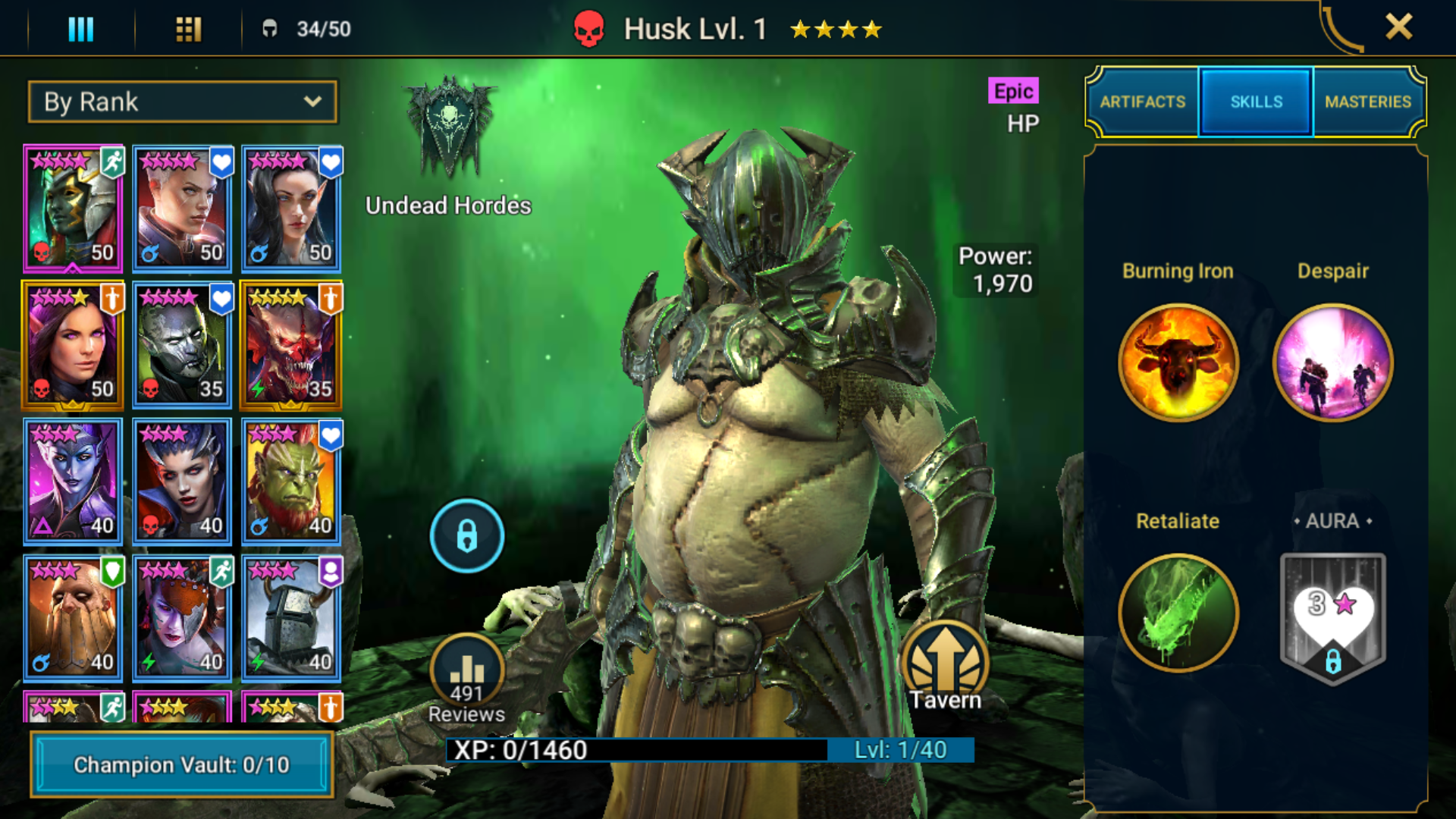Expand sorting options via the chevron

tap(313, 102)
